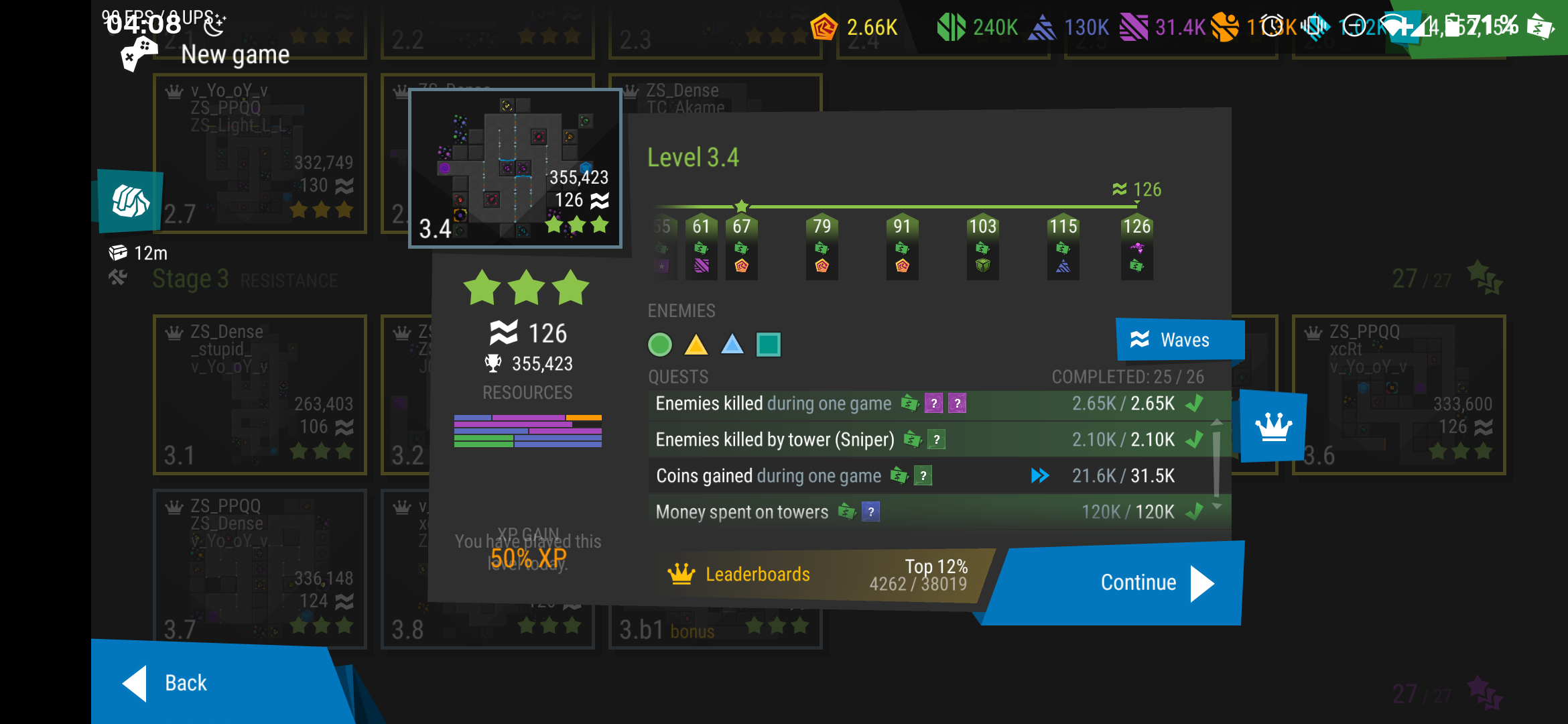Choose level 3.1 tile
This screenshot has width=1568, height=724.
[x=260, y=395]
